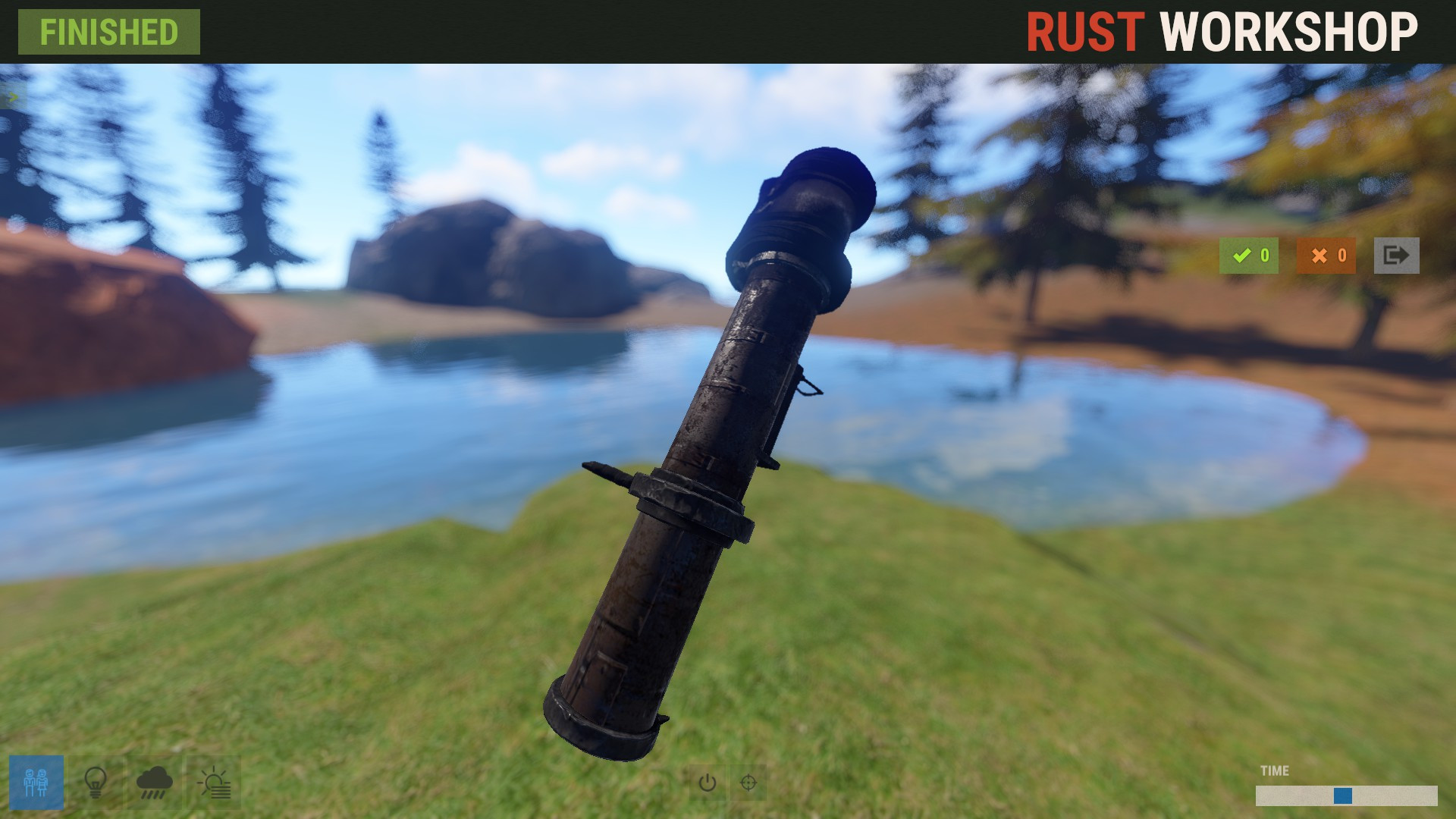Expand the collapsed left panel chevron

click(x=12, y=96)
